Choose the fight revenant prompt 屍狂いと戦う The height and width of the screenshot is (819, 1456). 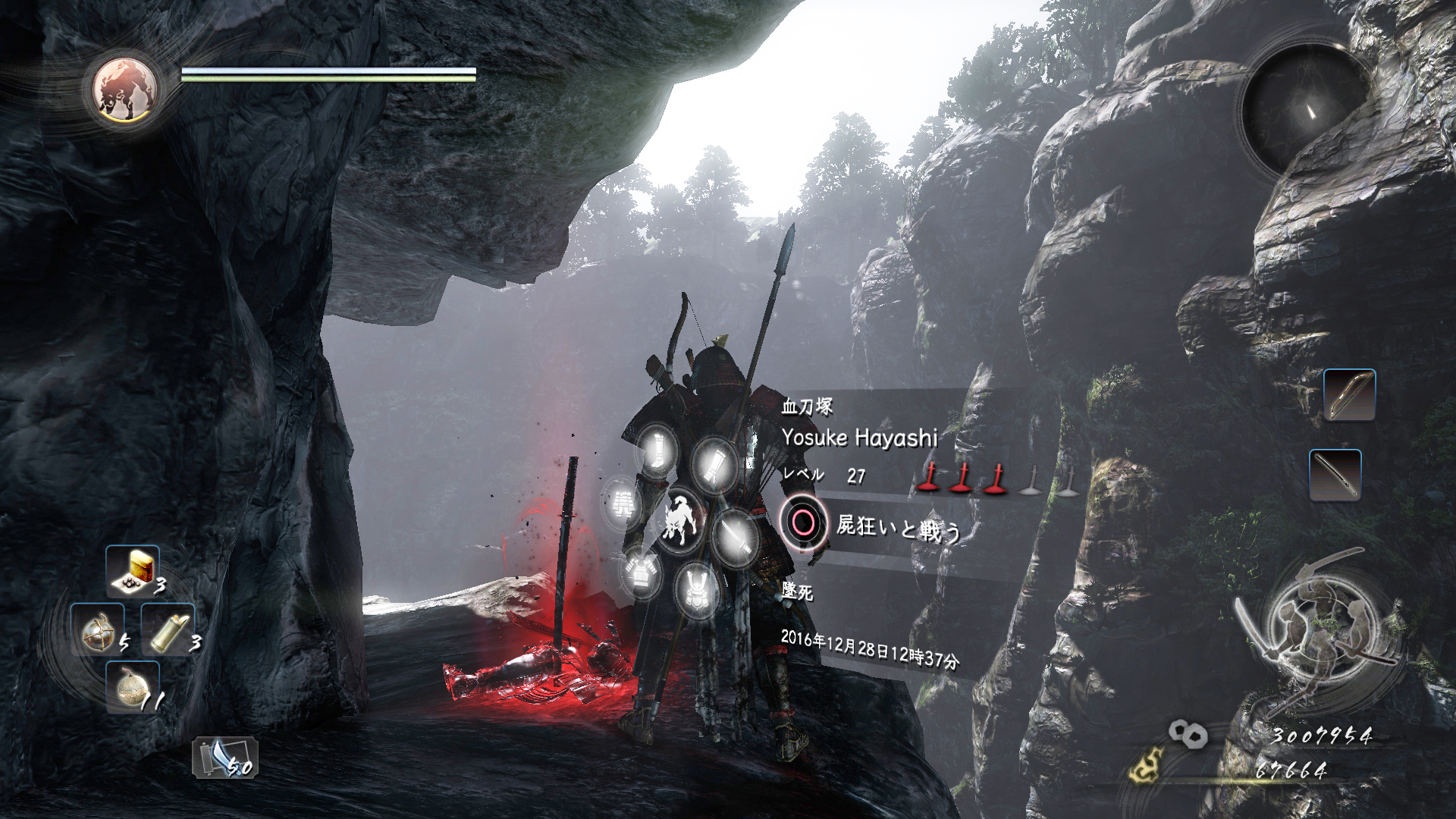click(x=898, y=526)
